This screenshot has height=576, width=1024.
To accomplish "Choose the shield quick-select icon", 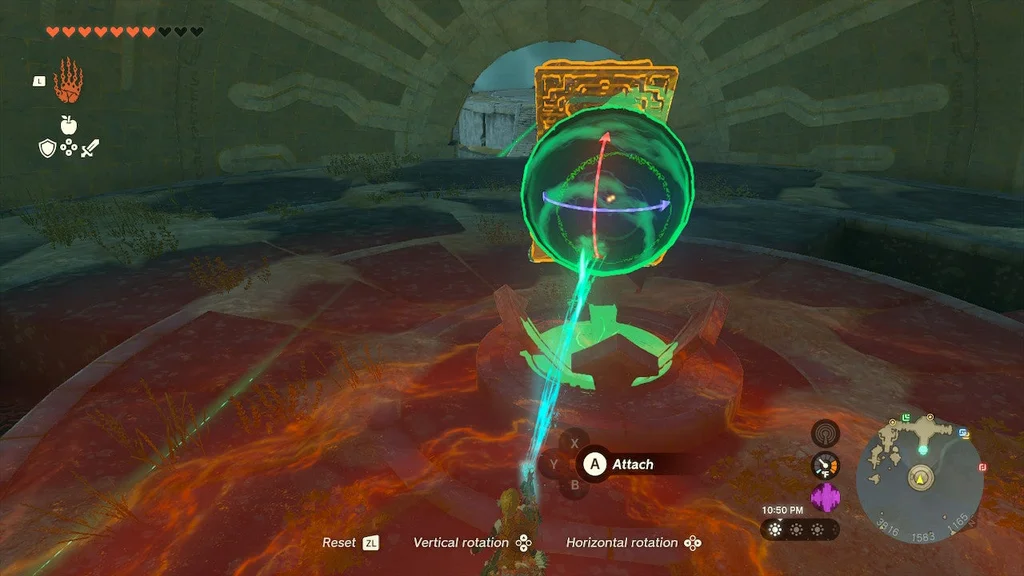I will pyautogui.click(x=46, y=149).
